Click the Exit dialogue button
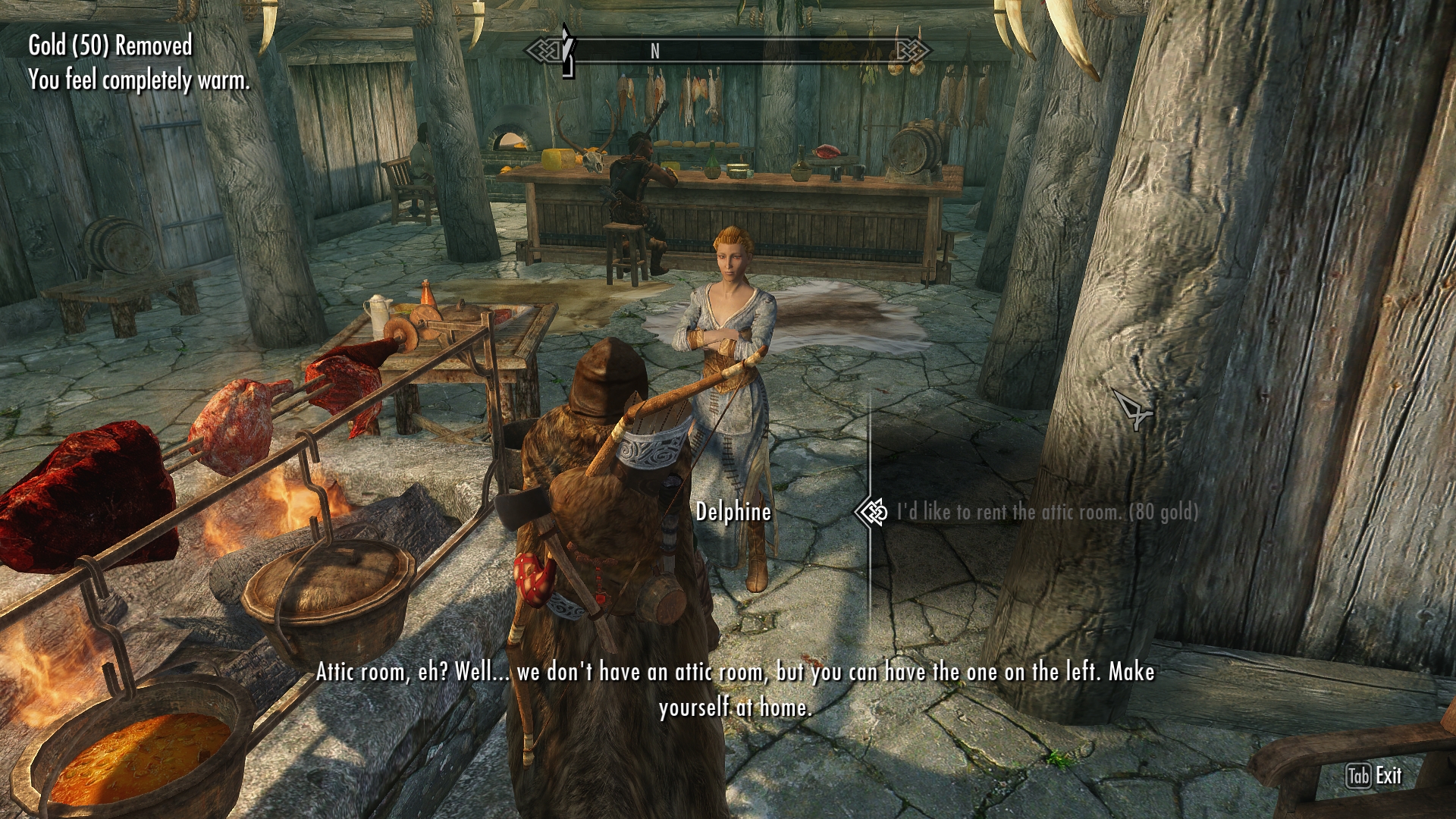 tap(1374, 776)
